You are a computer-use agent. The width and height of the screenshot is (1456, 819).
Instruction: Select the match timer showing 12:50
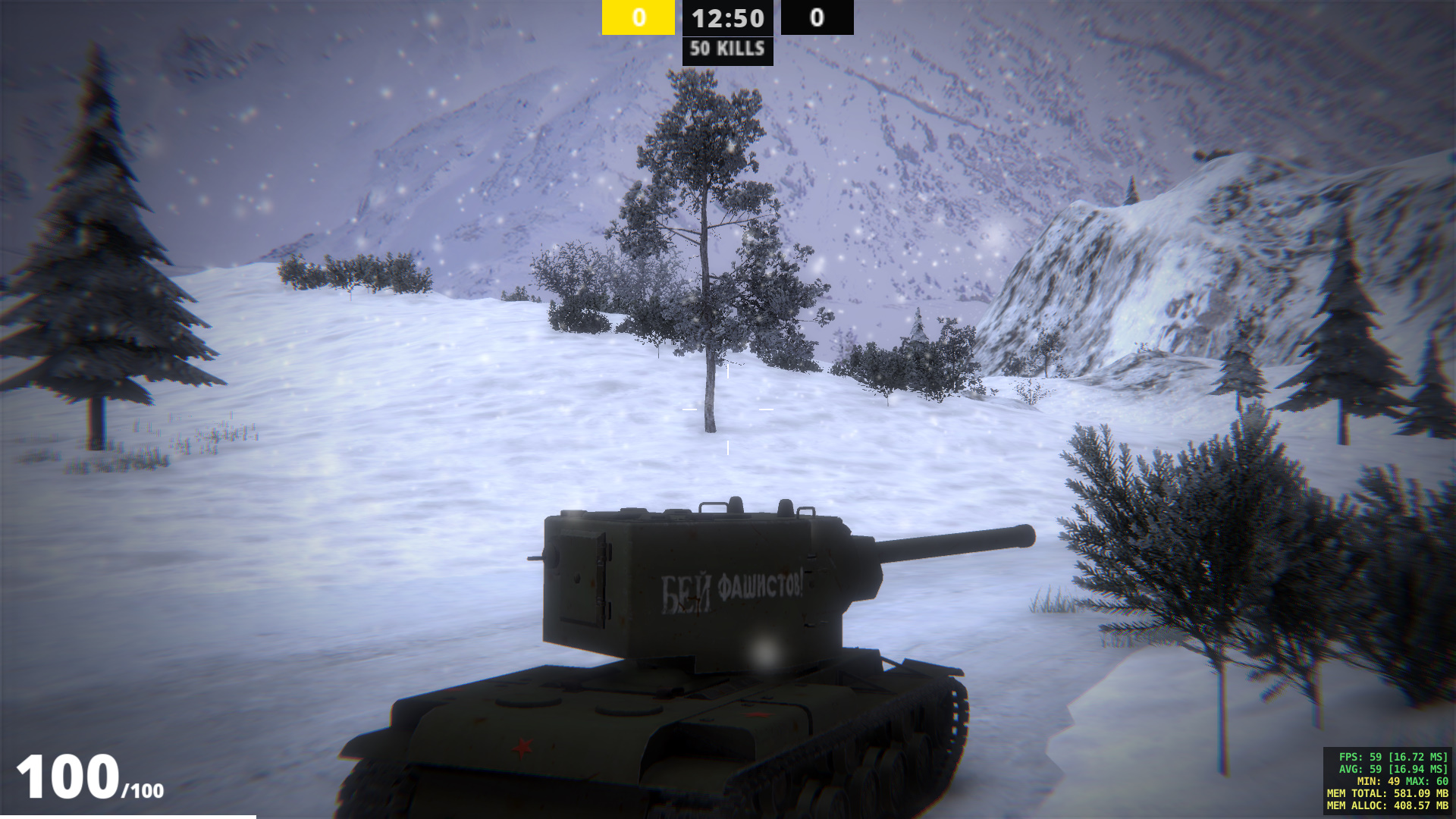click(x=727, y=19)
